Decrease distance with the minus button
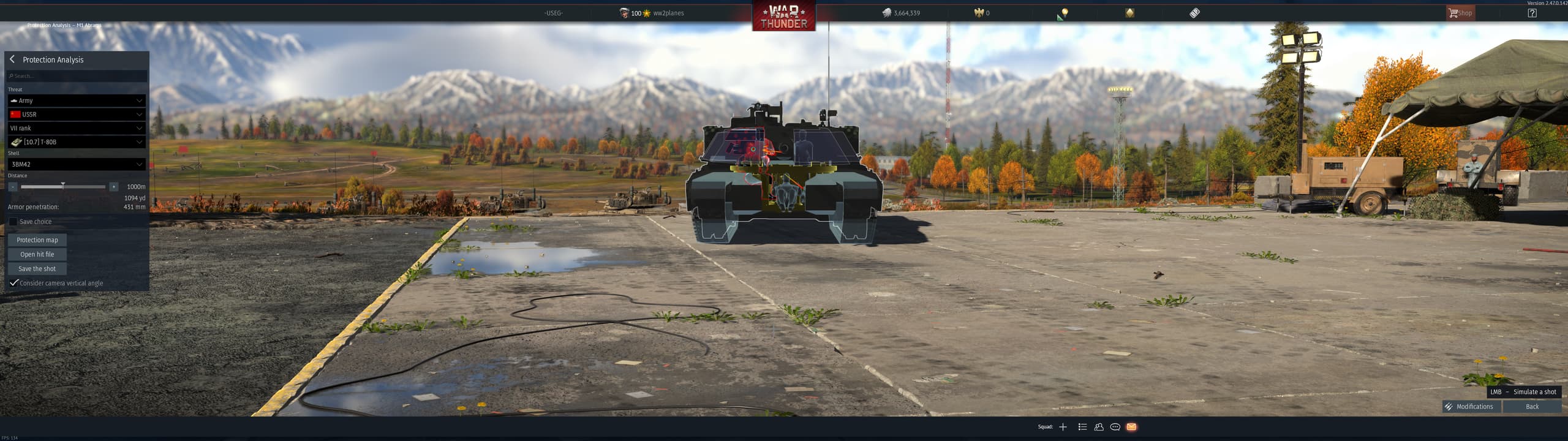The image size is (1568, 441). click(13, 187)
